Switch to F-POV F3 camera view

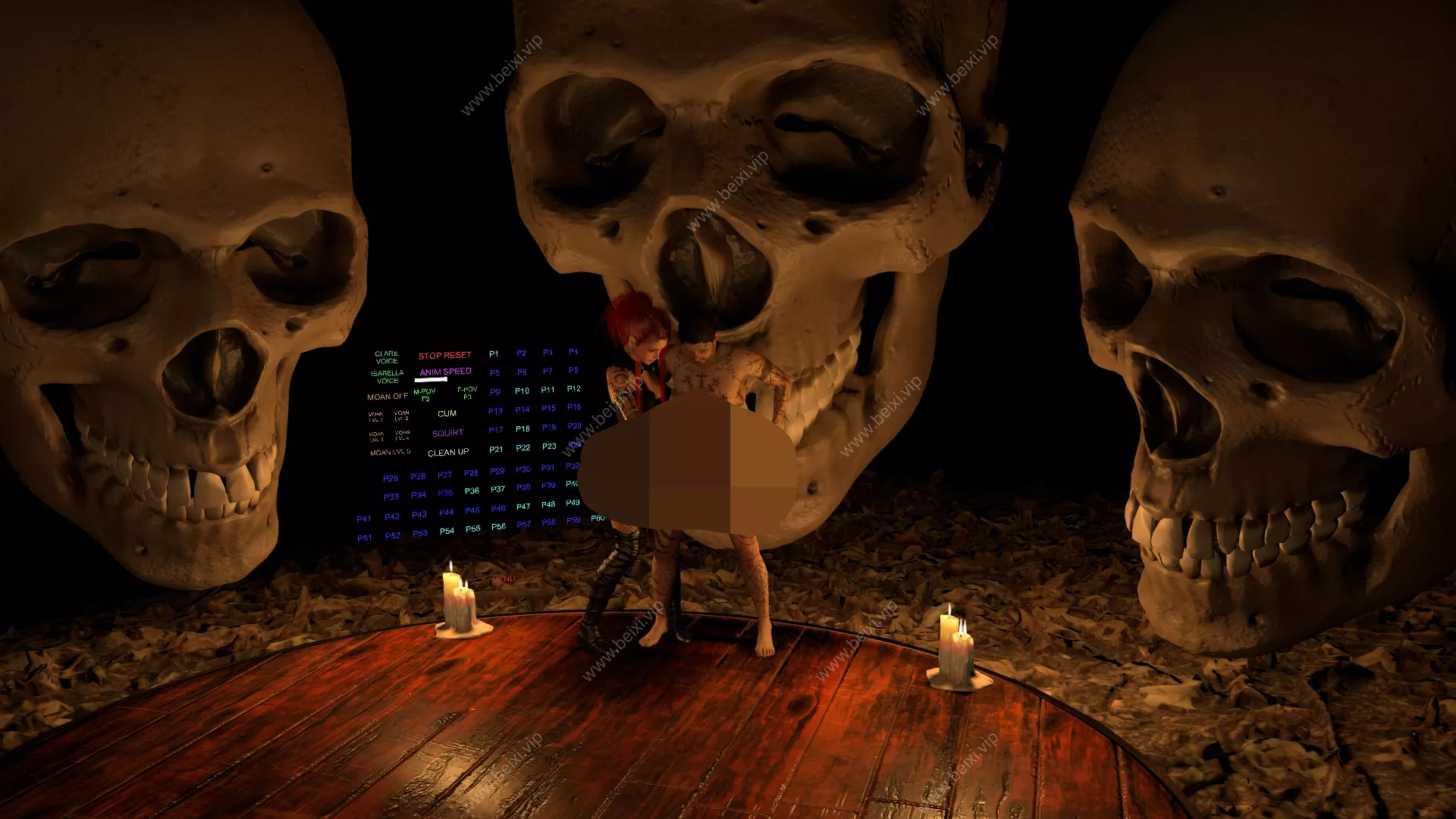tap(469, 393)
